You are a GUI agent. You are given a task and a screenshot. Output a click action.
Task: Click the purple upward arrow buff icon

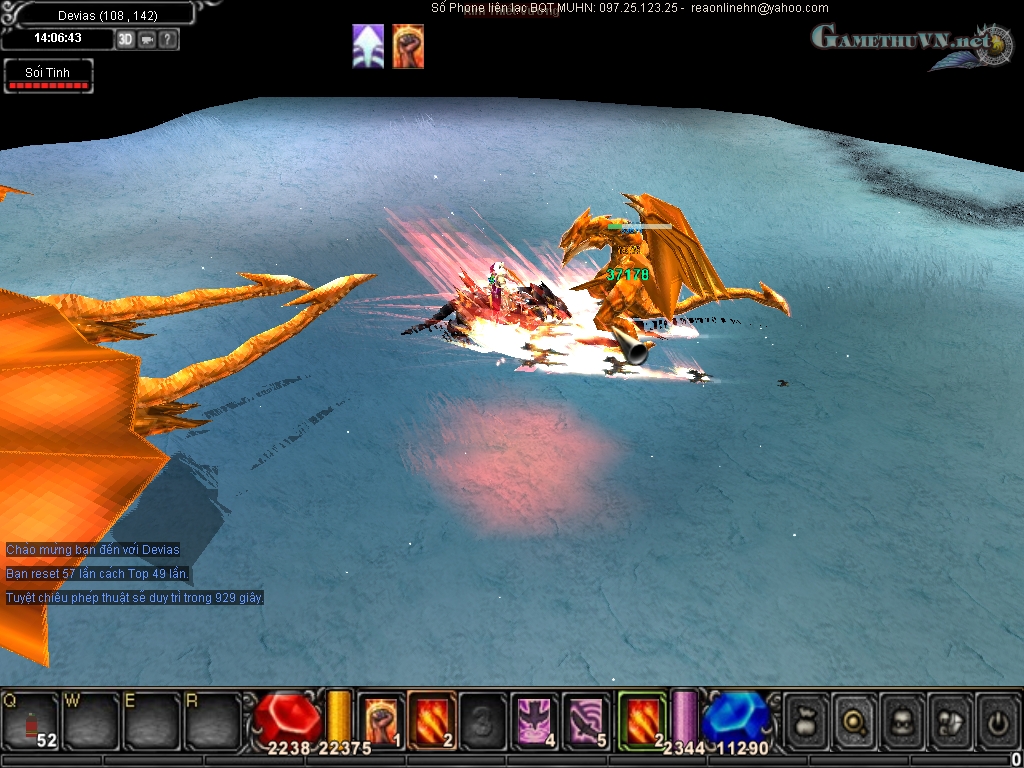point(368,47)
